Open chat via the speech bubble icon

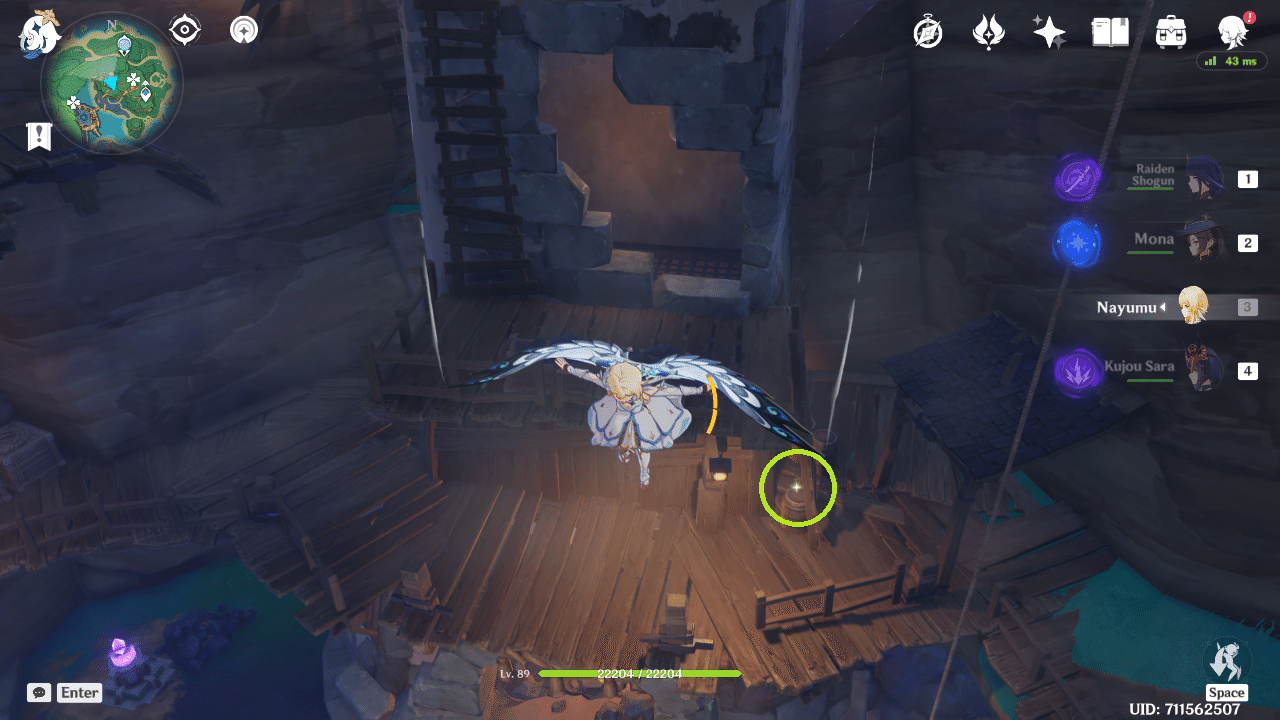point(38,692)
